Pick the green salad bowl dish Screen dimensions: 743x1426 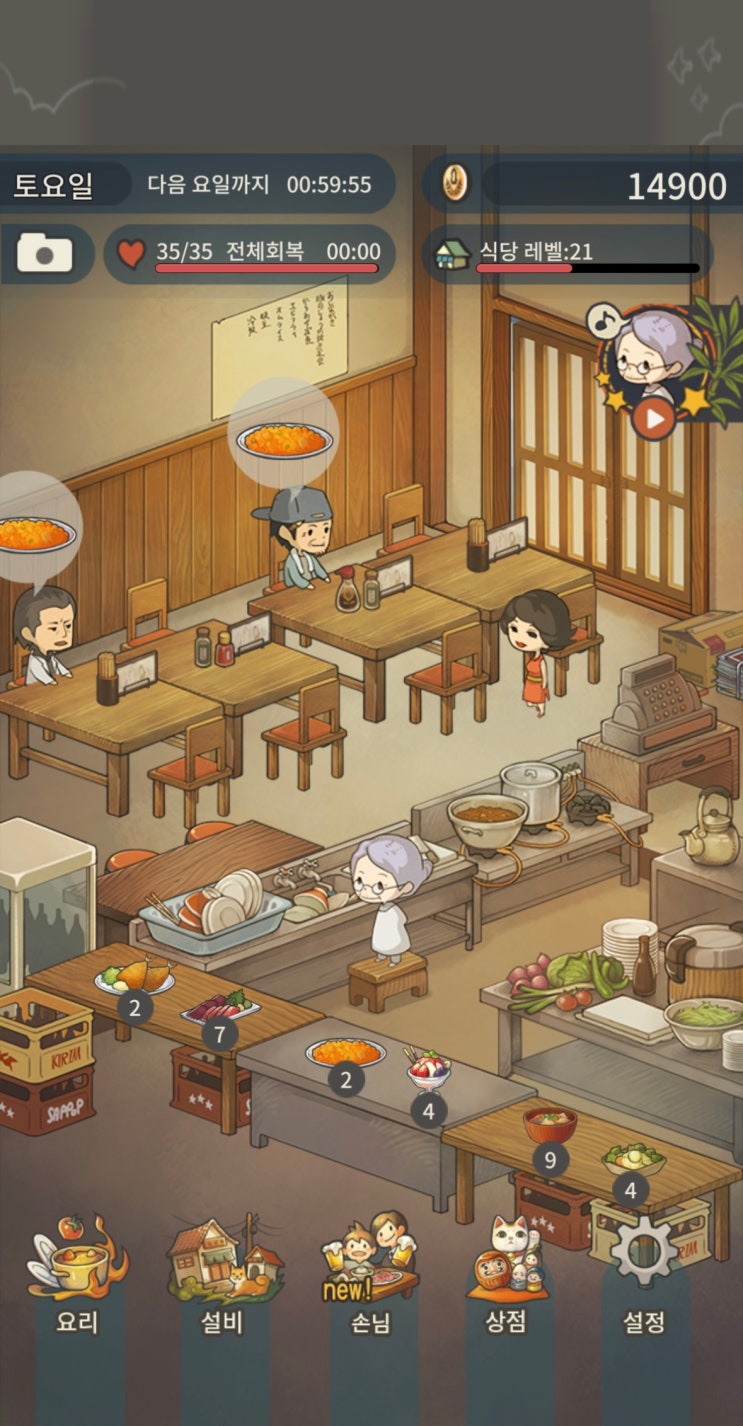[x=632, y=1160]
